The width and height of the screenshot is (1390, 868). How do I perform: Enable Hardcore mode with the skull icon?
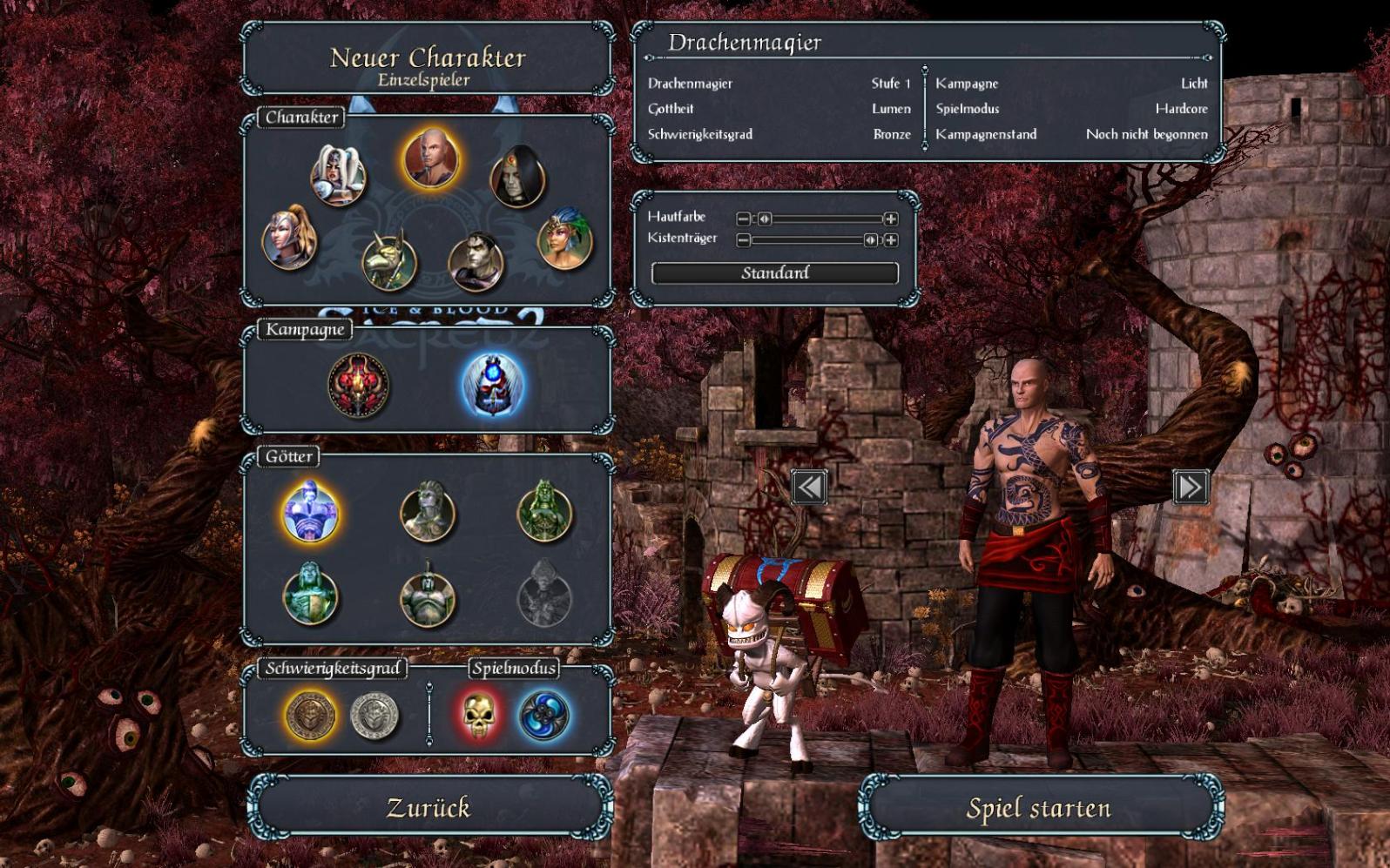pyautogui.click(x=478, y=715)
